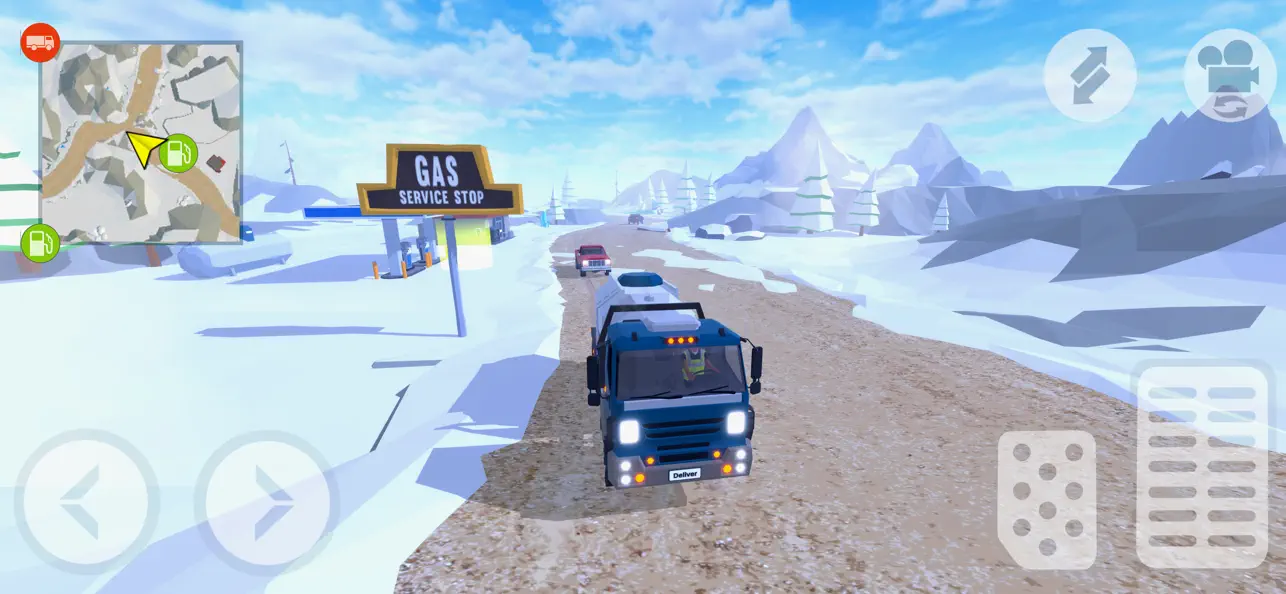The height and width of the screenshot is (594, 1286).
Task: Step on the tall accelerator pedal
Action: coord(1203,466)
